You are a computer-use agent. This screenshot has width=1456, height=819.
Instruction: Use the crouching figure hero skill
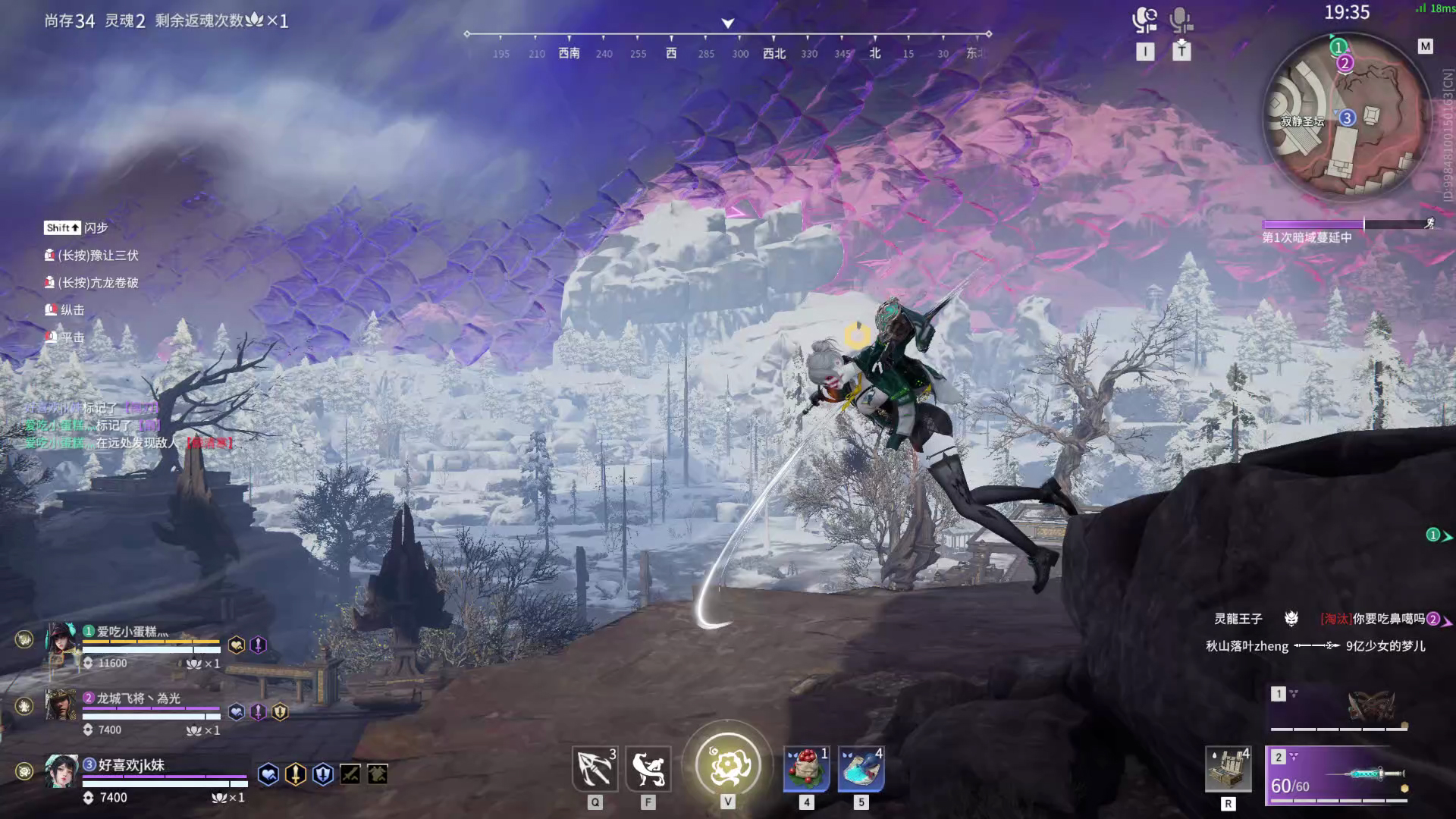pyautogui.click(x=648, y=769)
